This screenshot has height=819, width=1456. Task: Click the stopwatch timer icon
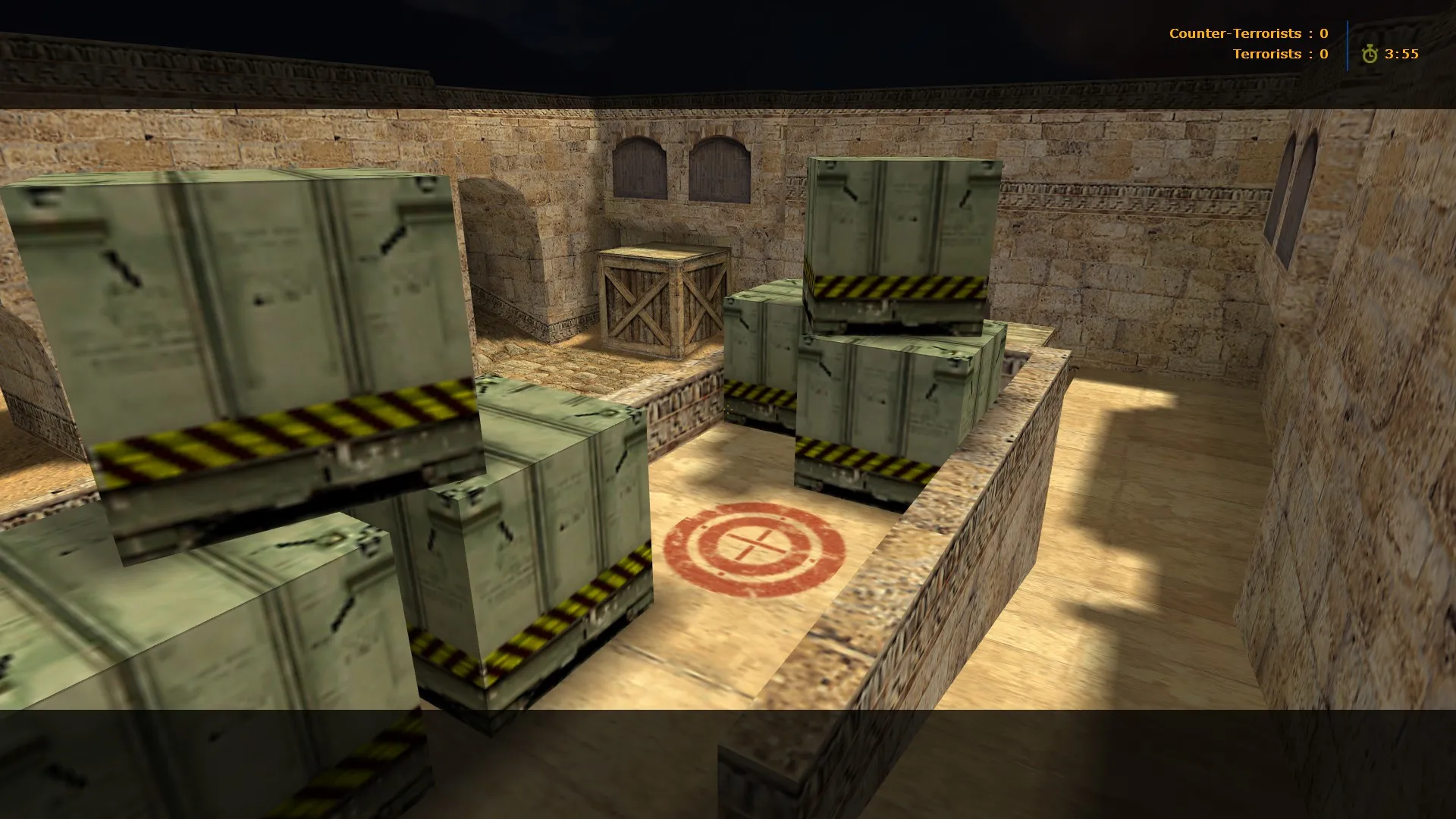pos(1370,54)
